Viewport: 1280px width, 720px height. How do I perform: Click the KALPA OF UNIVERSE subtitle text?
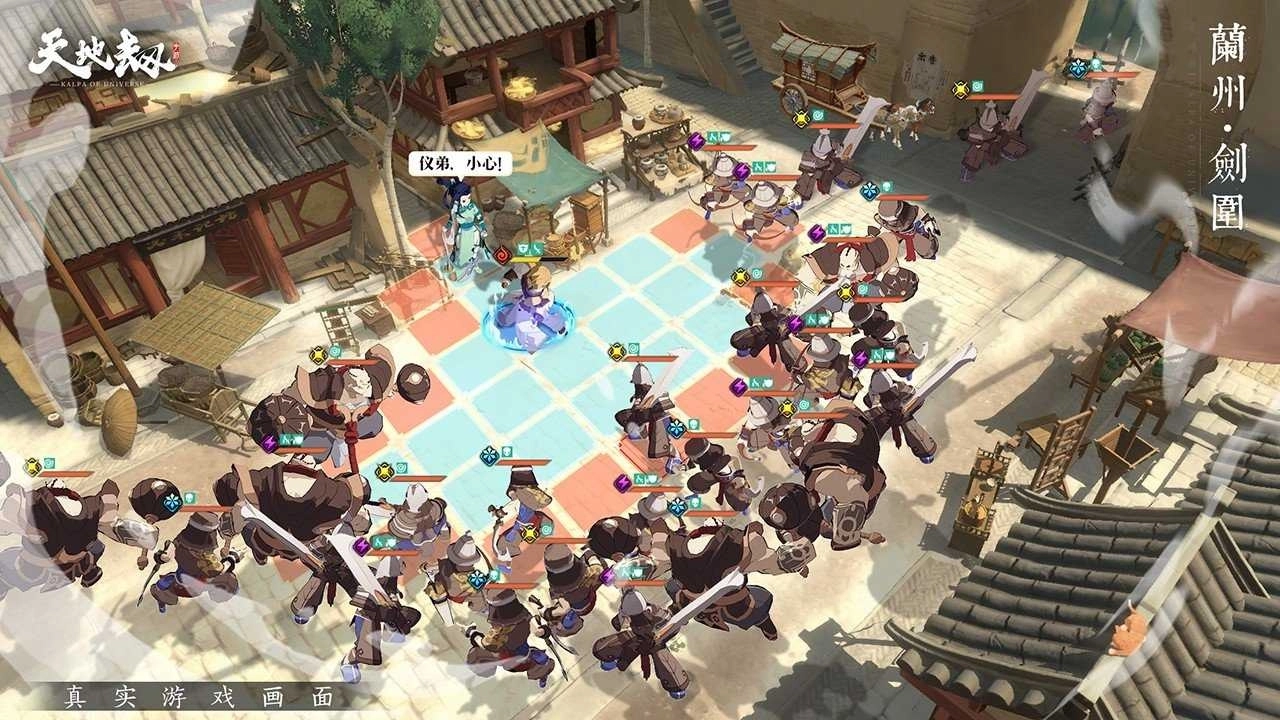coord(95,85)
